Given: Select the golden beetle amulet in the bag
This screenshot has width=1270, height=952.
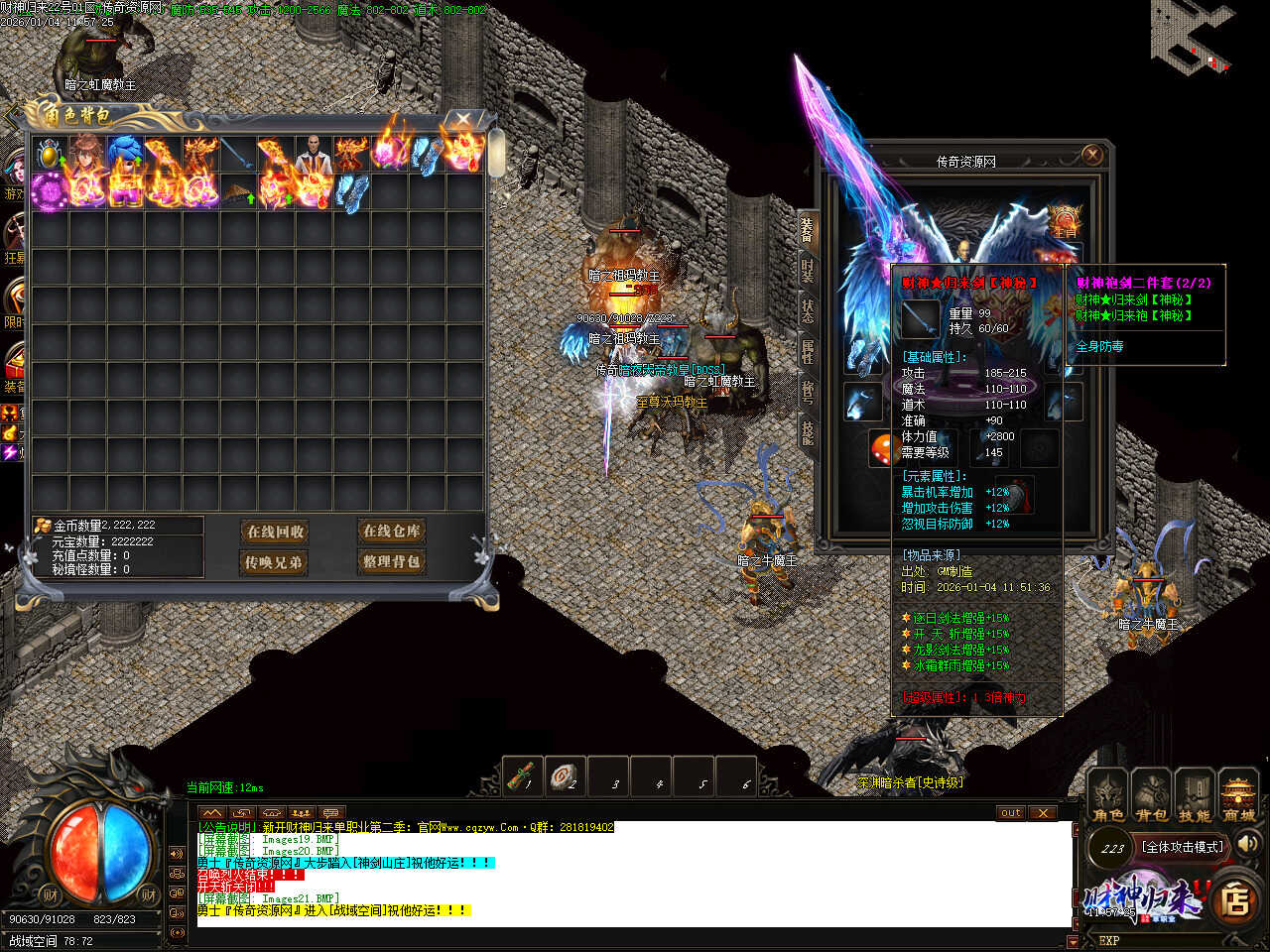Looking at the screenshot, I should [49, 154].
